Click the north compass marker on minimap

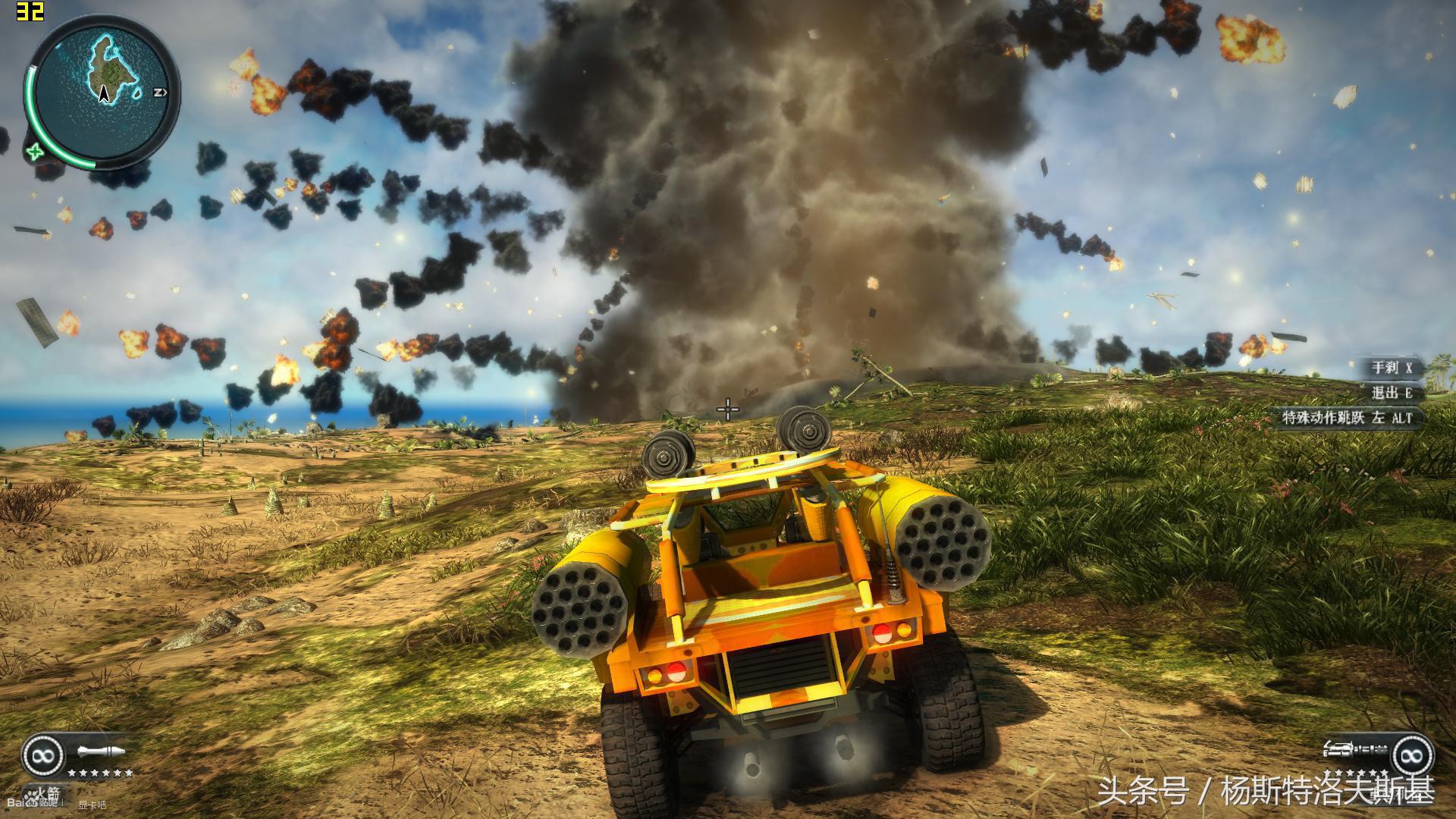pos(160,93)
